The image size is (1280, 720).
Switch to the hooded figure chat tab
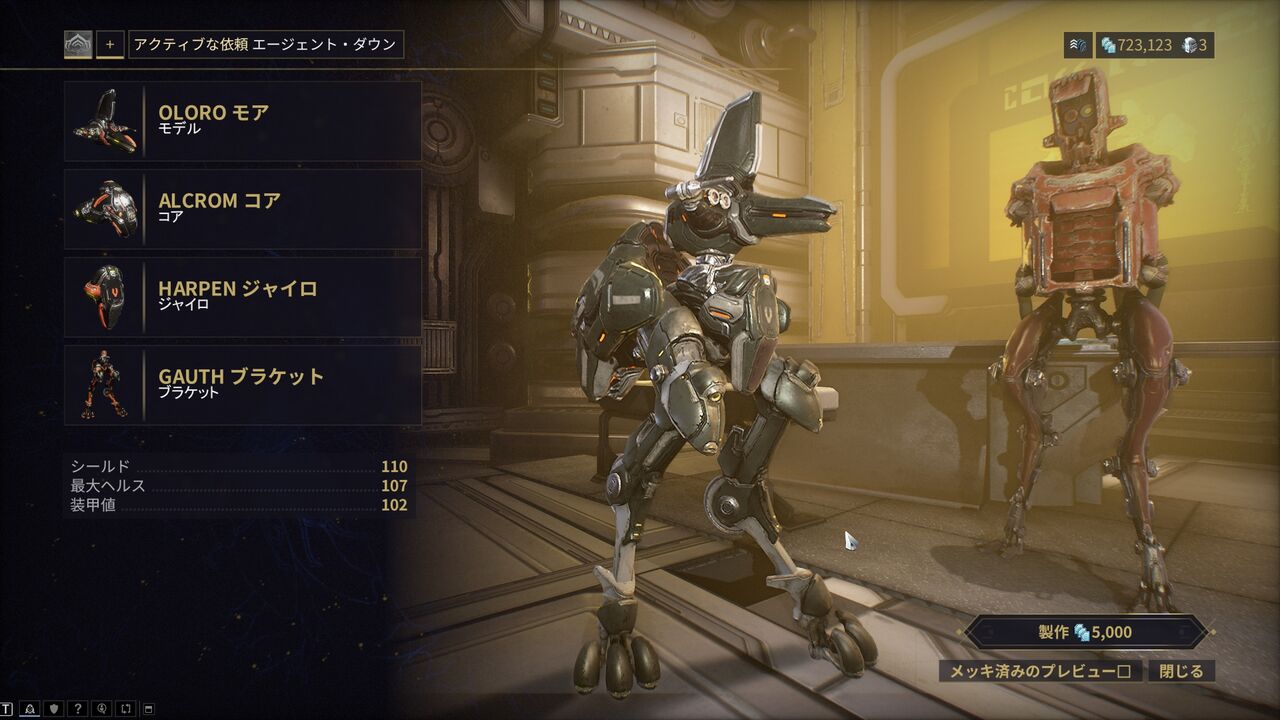point(30,709)
